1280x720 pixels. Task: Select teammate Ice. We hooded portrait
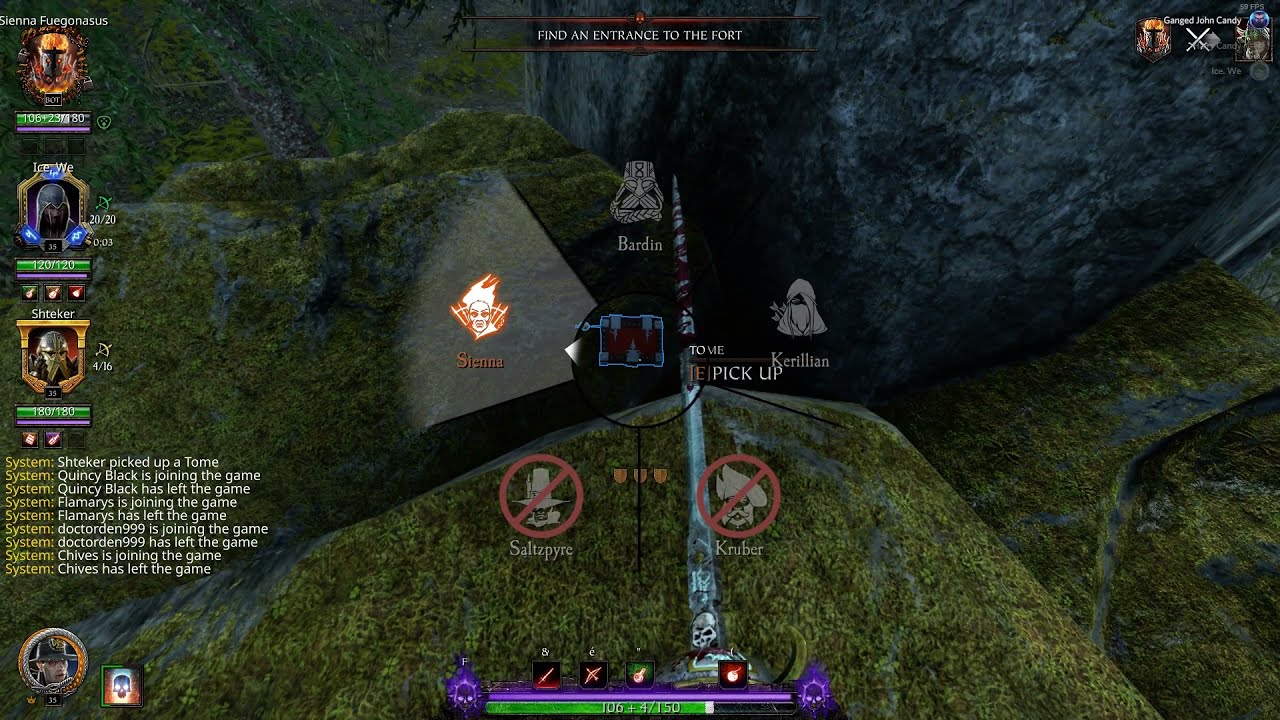coord(52,214)
